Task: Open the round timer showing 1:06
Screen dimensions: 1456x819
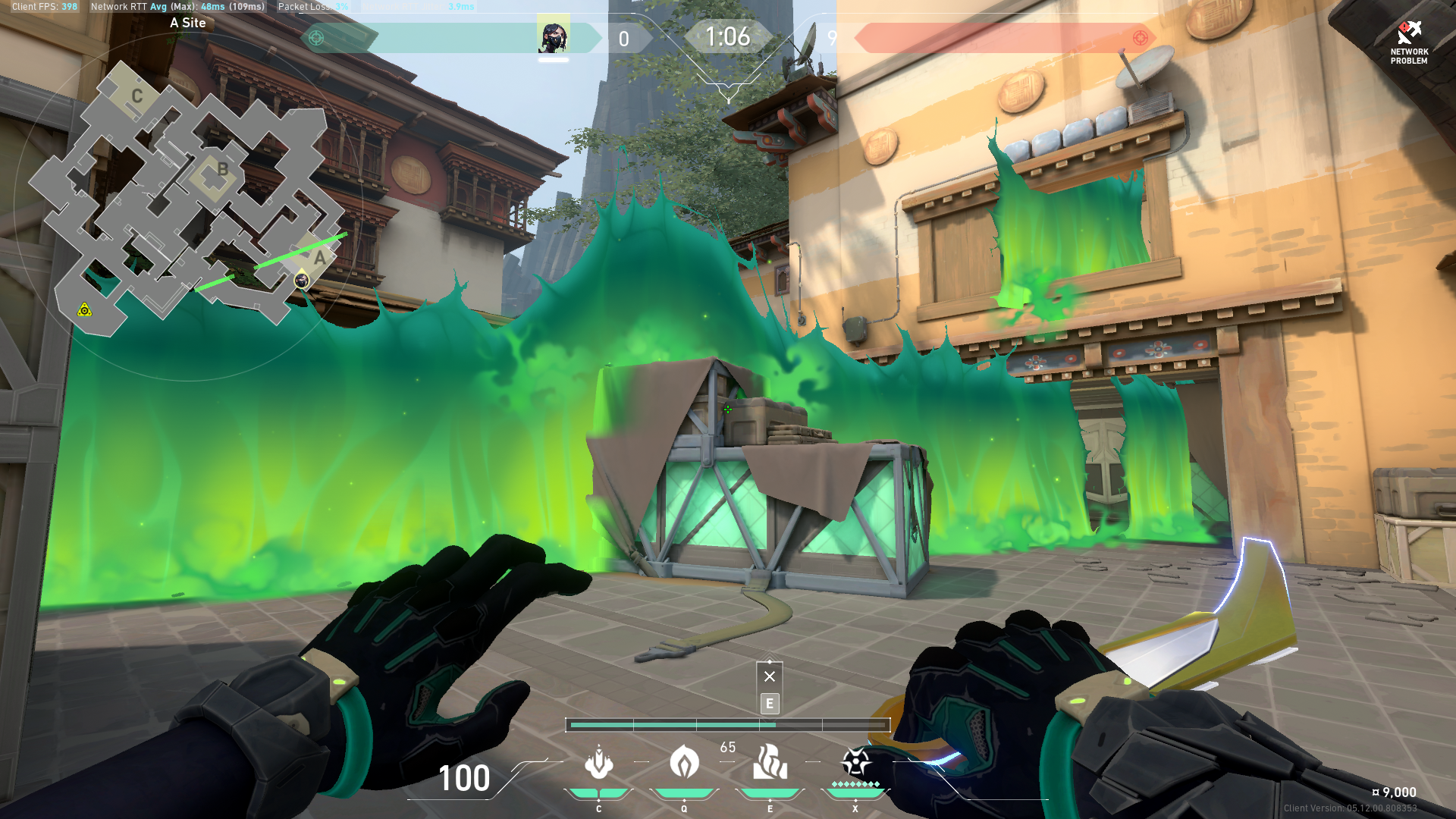Action: point(728,36)
